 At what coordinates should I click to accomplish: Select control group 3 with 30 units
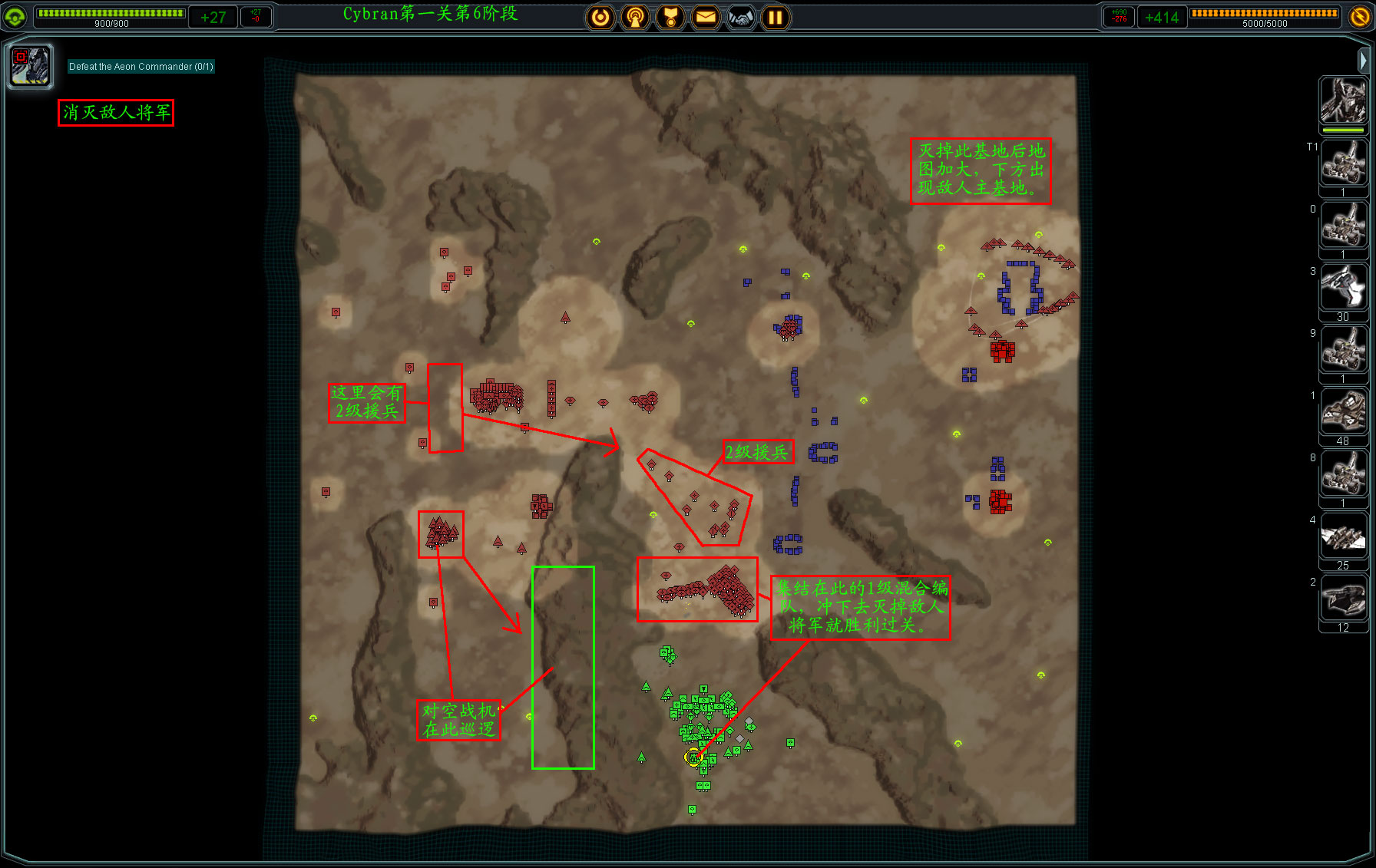pos(1343,288)
